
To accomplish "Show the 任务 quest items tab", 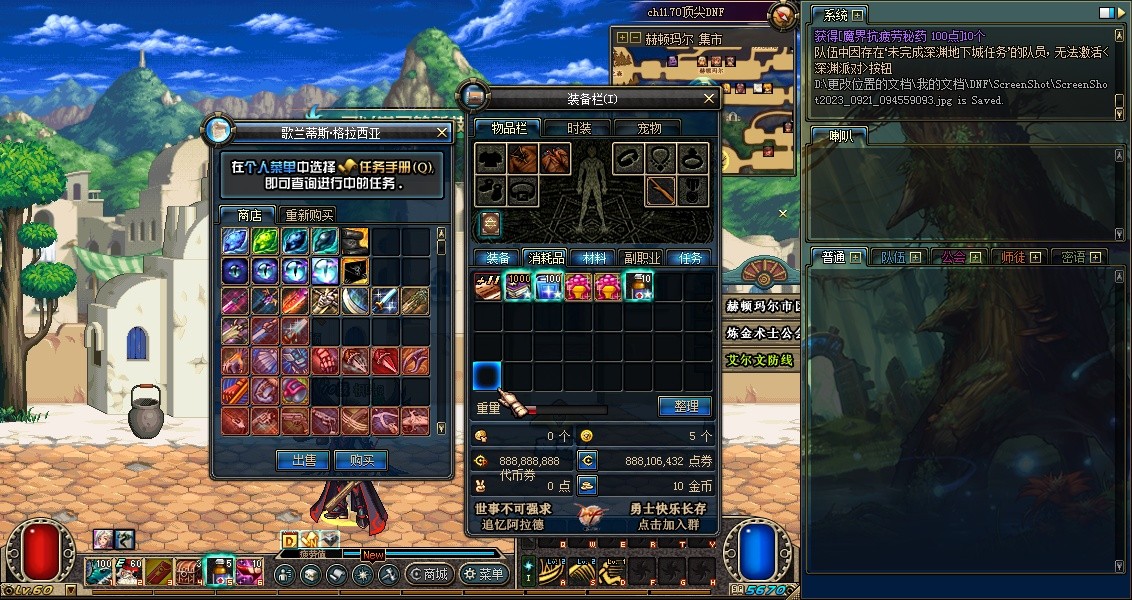I will 690,258.
